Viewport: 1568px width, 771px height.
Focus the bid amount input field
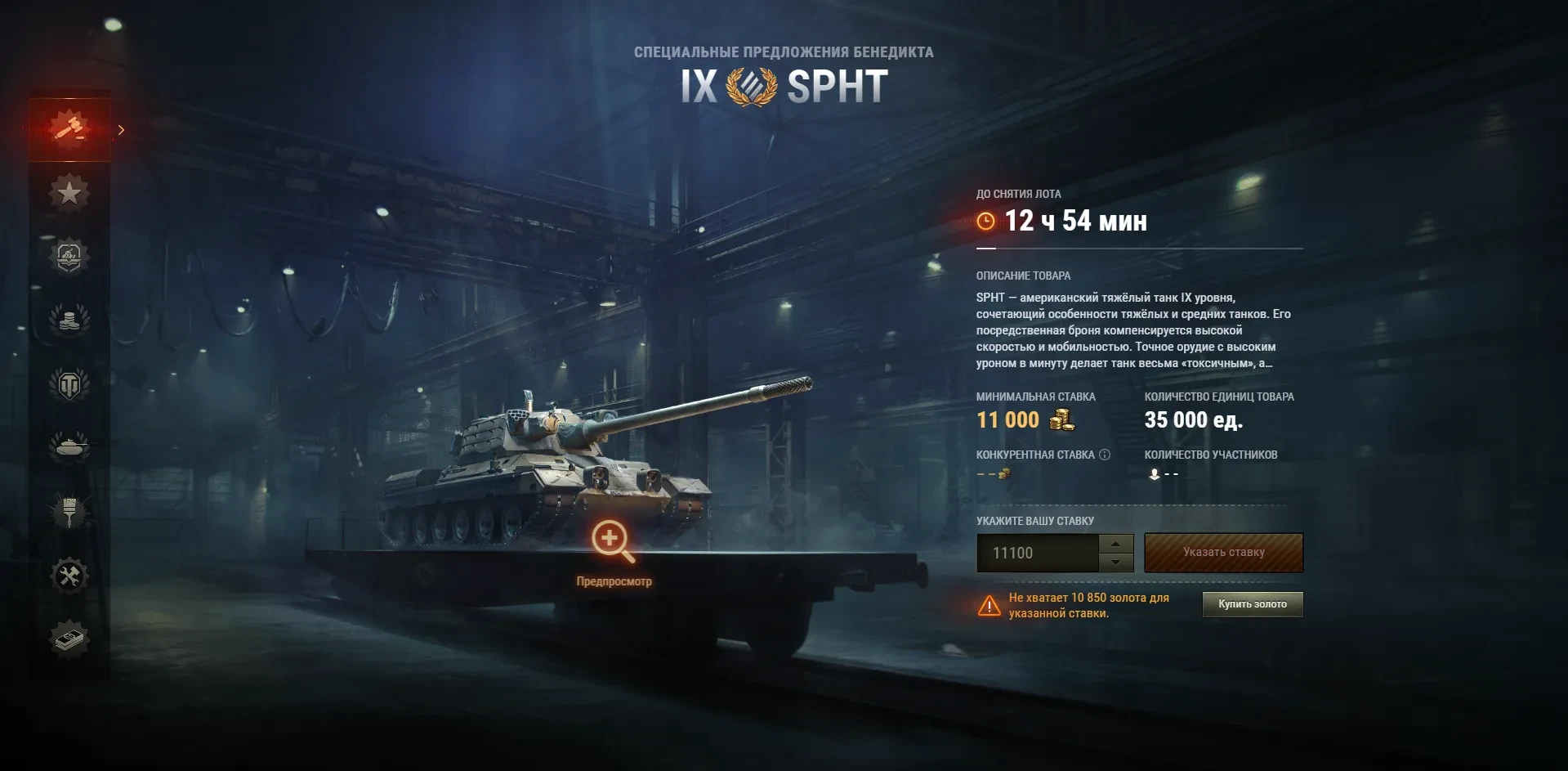click(1038, 554)
